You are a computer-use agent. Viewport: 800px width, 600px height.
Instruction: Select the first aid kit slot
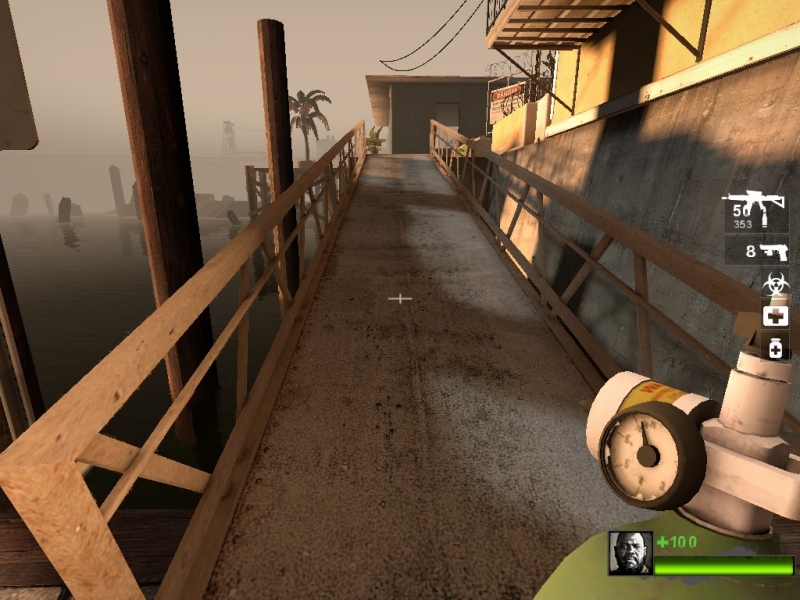(x=775, y=316)
